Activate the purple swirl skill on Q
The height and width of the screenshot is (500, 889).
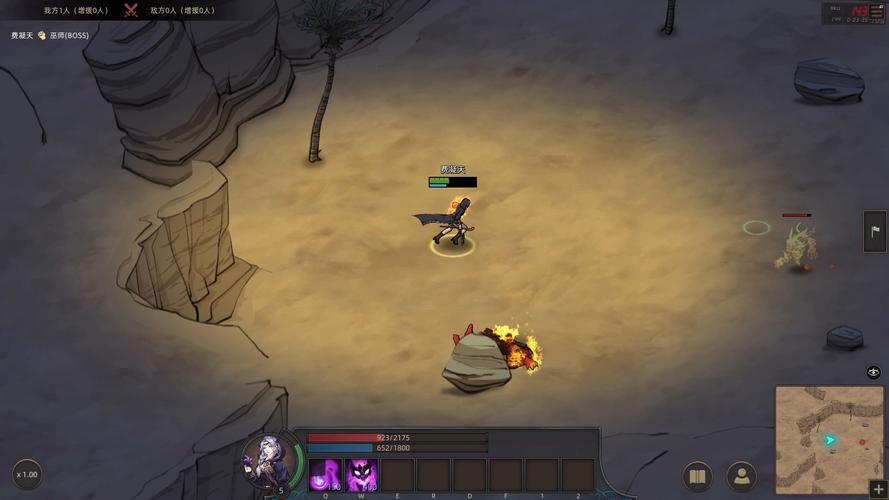point(325,474)
